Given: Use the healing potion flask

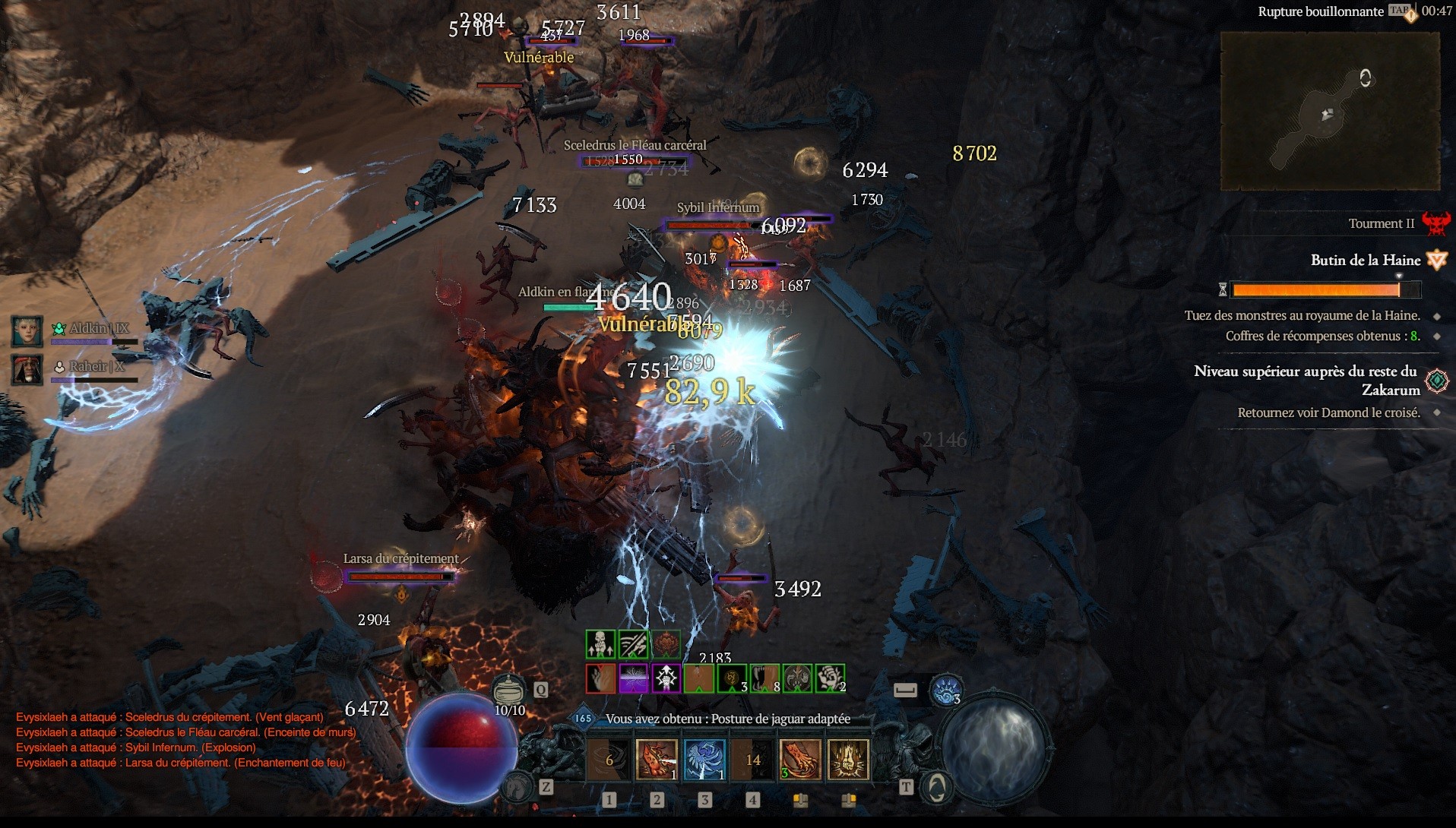Looking at the screenshot, I should (508, 690).
